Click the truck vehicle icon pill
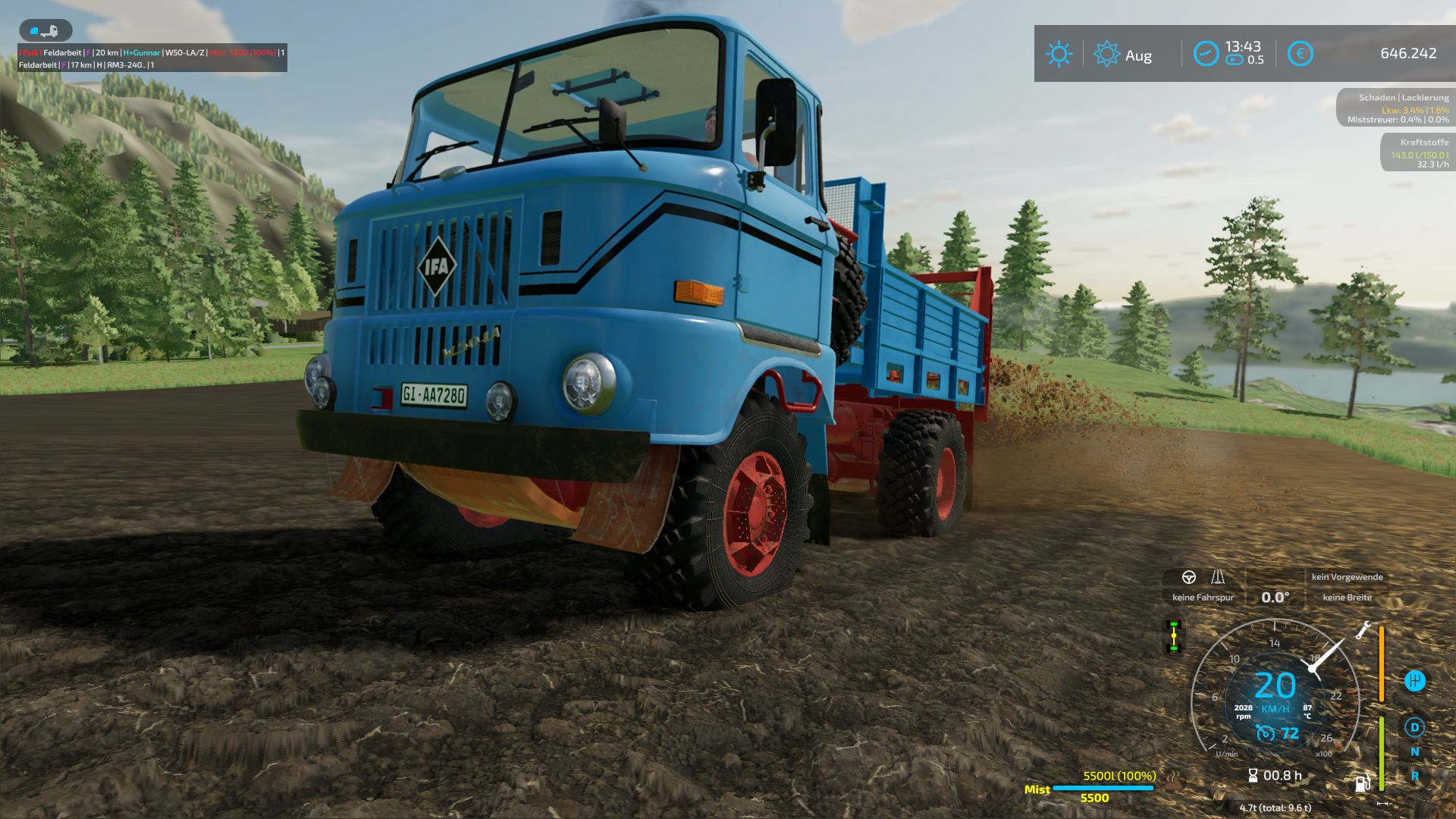 pyautogui.click(x=45, y=30)
